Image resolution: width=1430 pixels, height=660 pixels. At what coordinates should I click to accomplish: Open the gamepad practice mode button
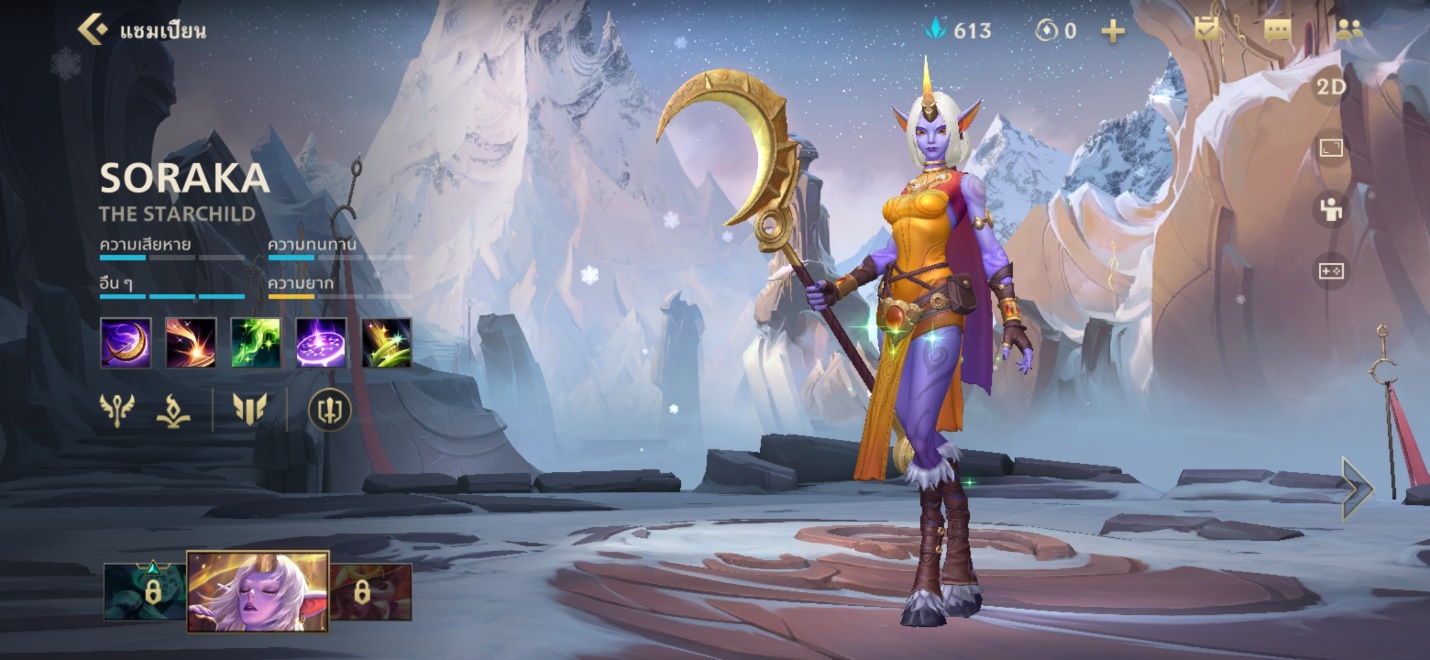[1330, 270]
